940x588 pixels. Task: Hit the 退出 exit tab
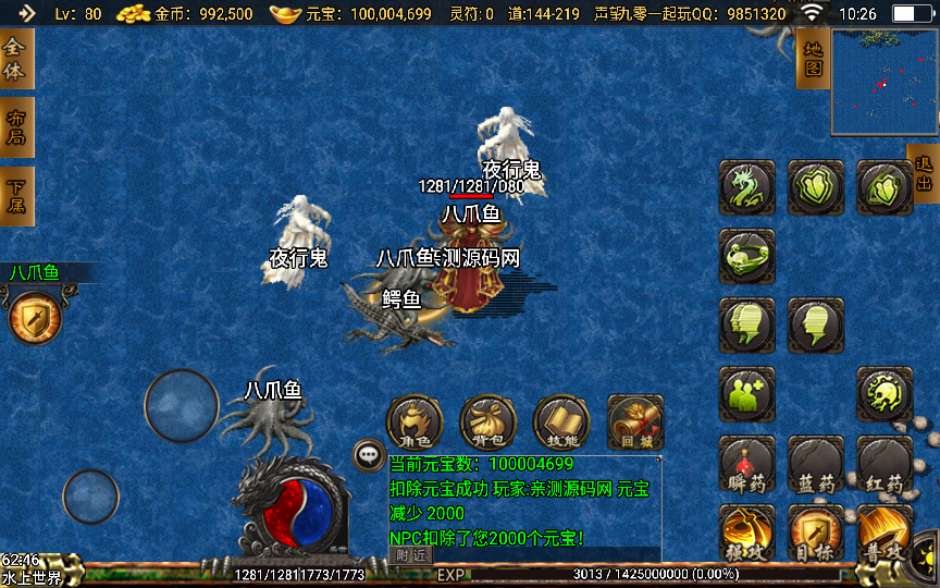[923, 174]
